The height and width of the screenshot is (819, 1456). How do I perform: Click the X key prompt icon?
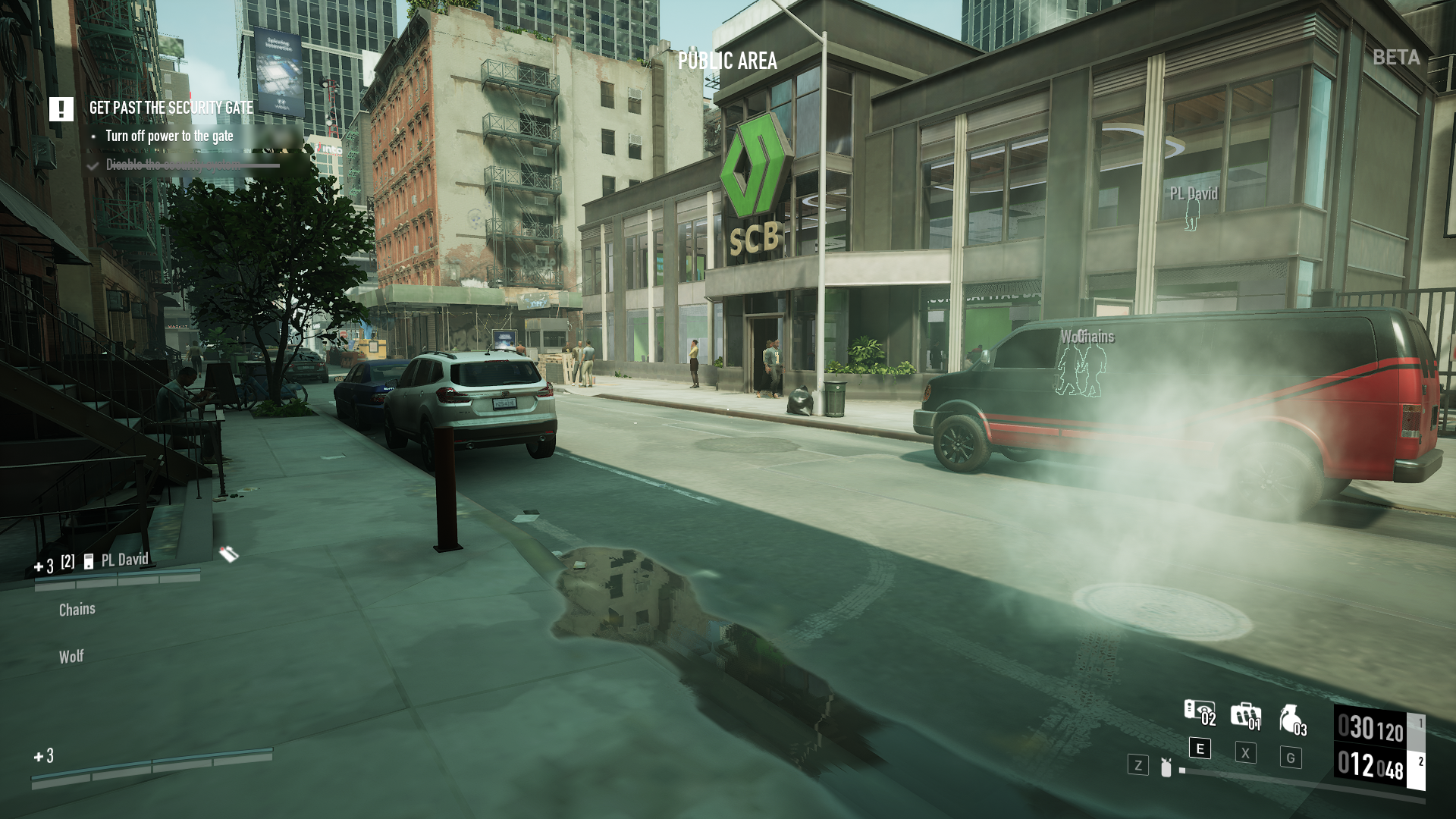pos(1246,754)
